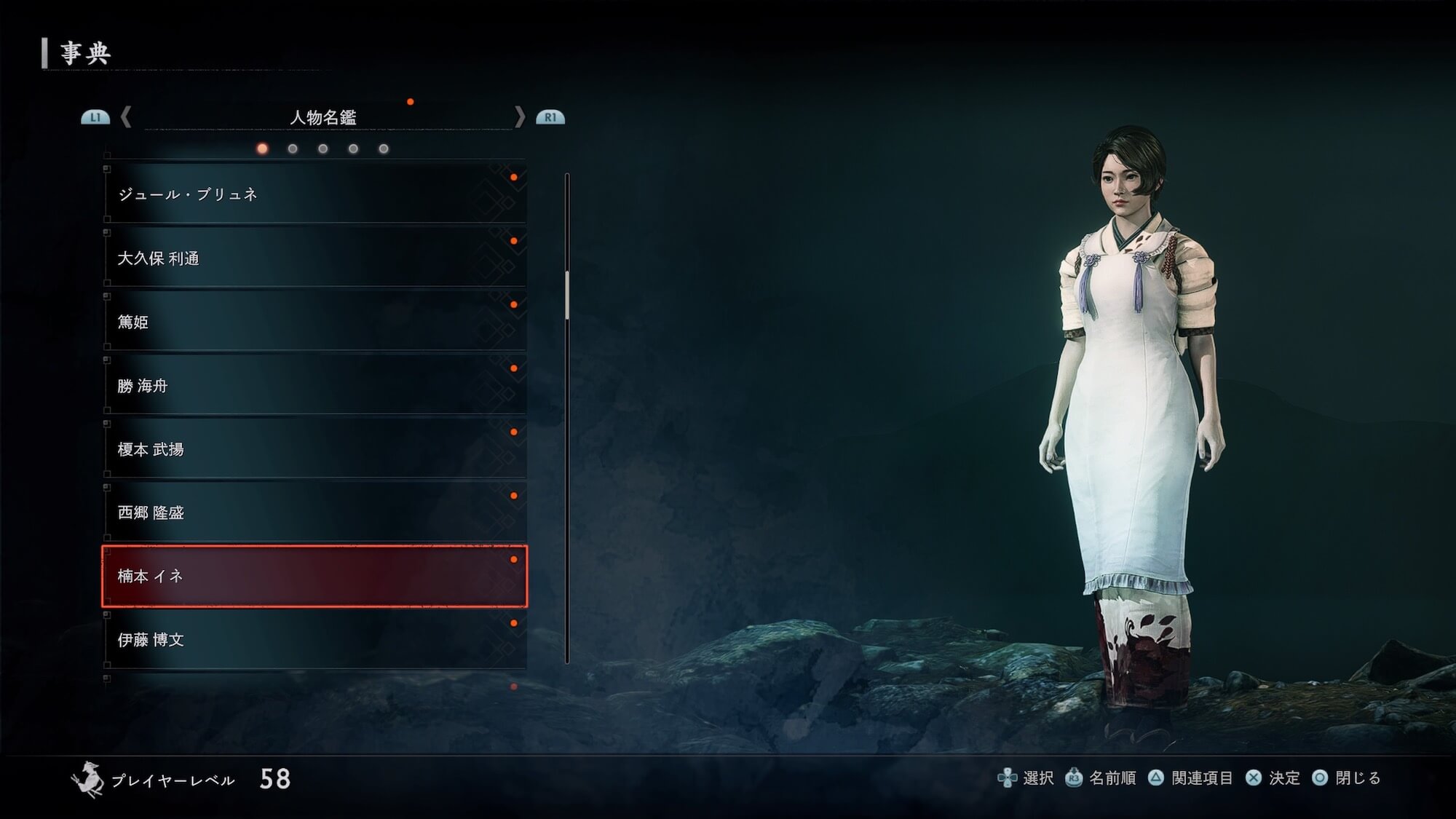Image resolution: width=1456 pixels, height=819 pixels.
Task: Go to the previous encyclopedia category arrow
Action: 126,116
